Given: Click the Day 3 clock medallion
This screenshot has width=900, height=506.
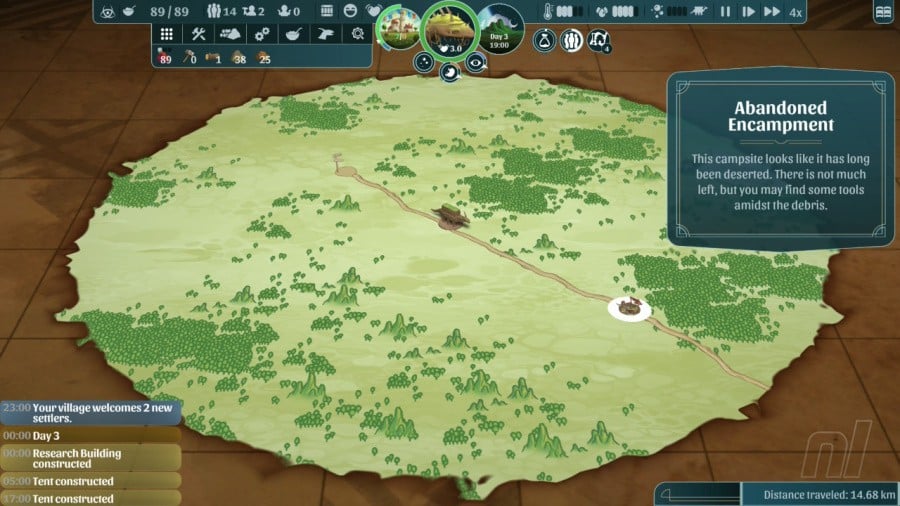Looking at the screenshot, I should click(x=500, y=28).
